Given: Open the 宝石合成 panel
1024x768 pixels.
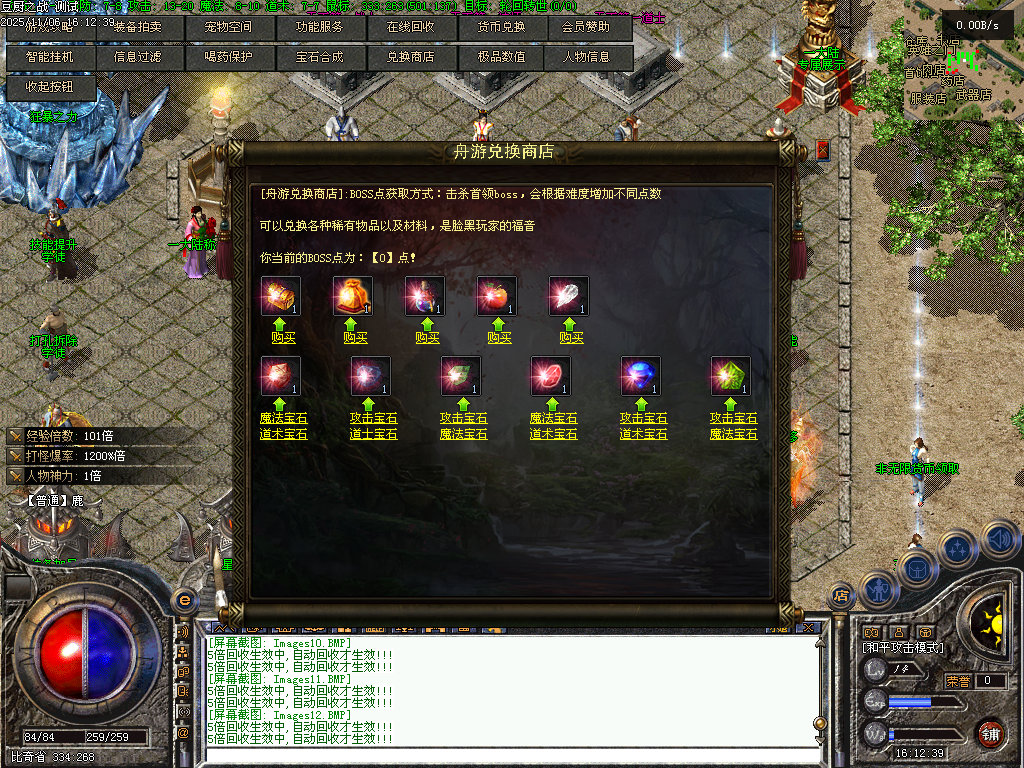Looking at the screenshot, I should [x=320, y=57].
